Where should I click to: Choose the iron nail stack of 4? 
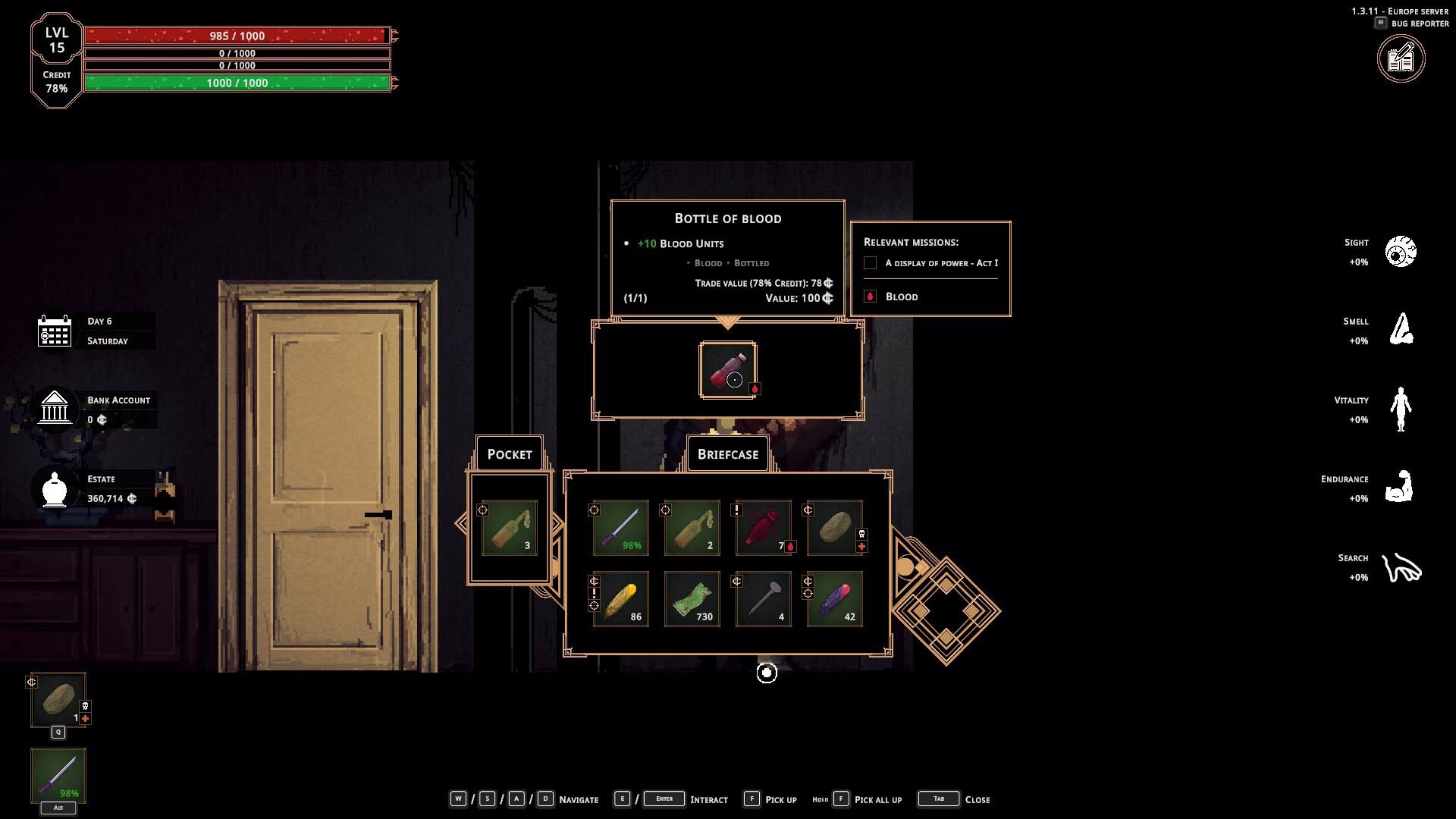763,599
